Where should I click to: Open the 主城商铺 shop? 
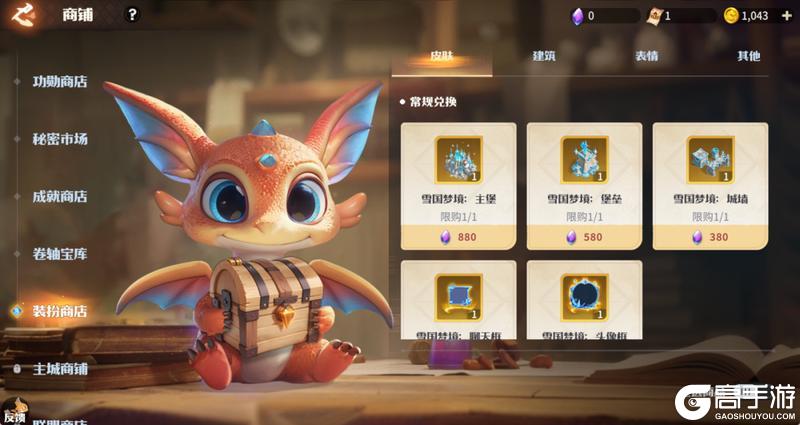[60, 368]
